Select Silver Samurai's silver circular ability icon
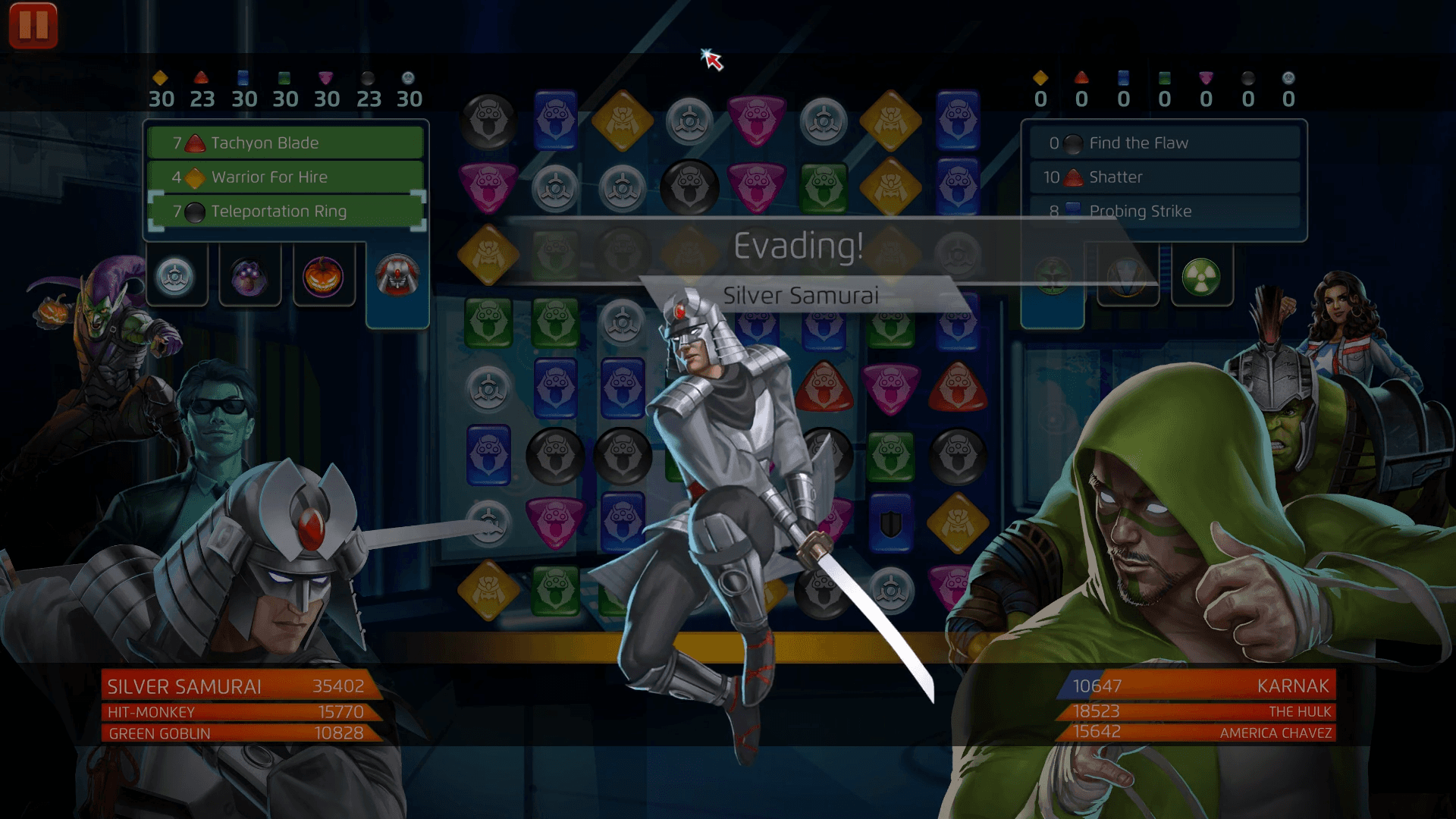 click(177, 275)
